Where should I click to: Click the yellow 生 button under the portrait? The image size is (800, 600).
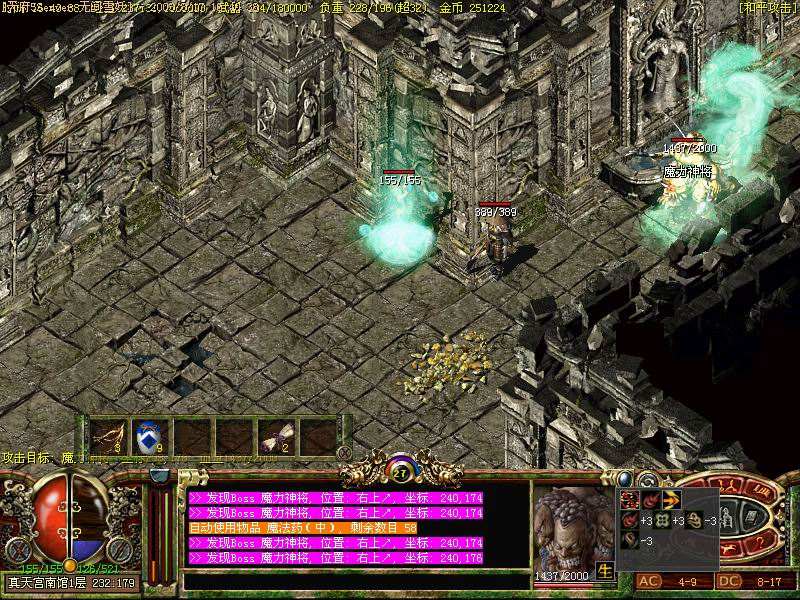(604, 572)
